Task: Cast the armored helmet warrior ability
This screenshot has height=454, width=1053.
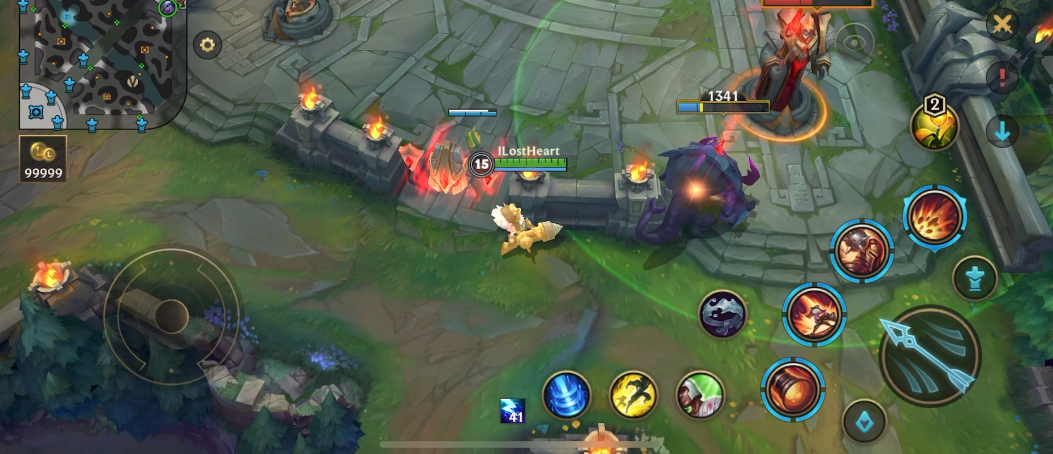Action: point(861,249)
